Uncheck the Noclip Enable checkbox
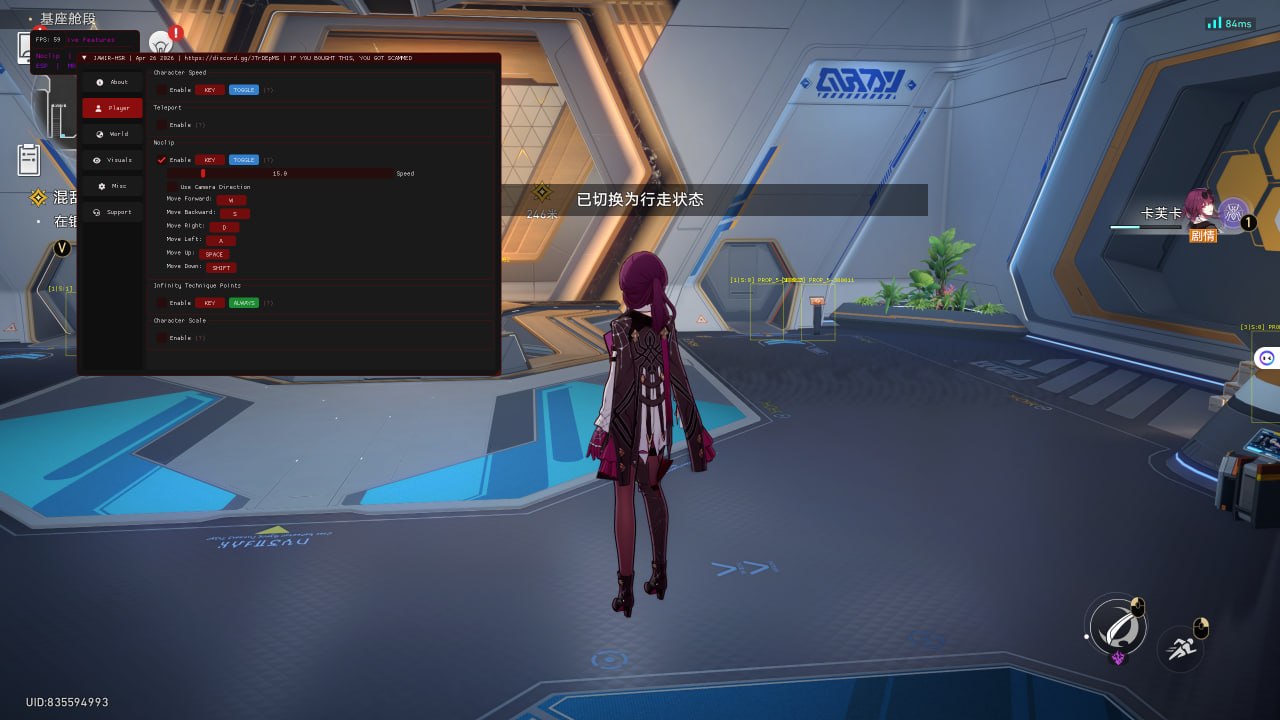 click(x=162, y=160)
